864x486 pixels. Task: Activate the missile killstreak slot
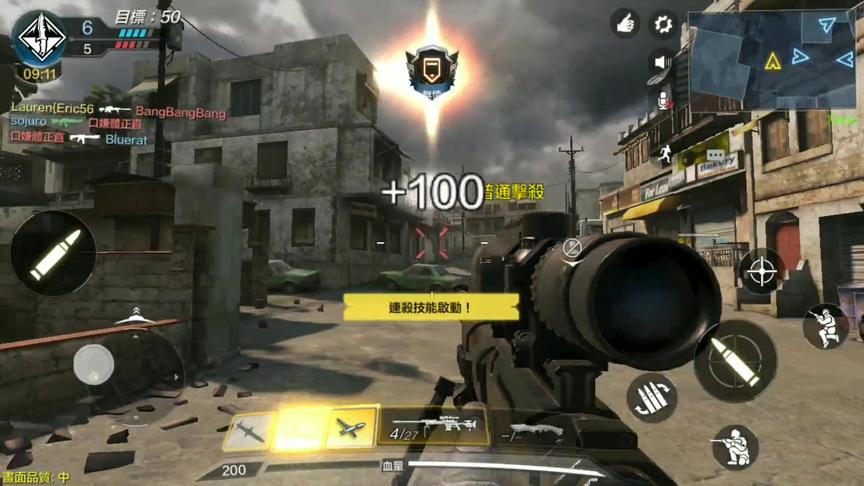pos(250,429)
